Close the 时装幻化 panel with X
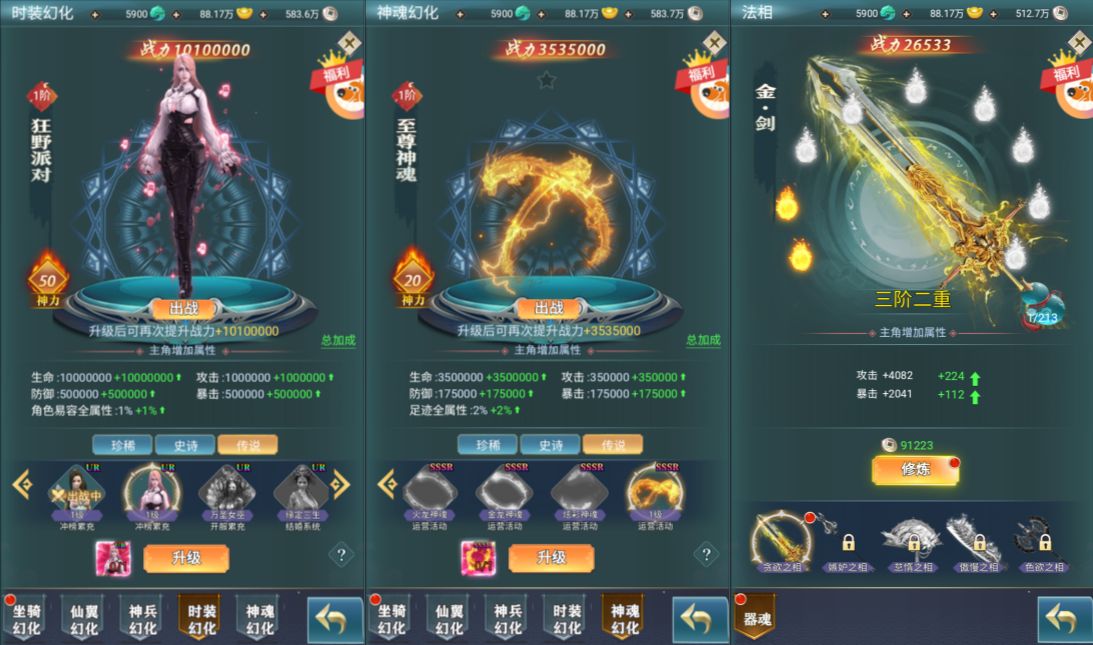Image resolution: width=1093 pixels, height=645 pixels. [348, 43]
